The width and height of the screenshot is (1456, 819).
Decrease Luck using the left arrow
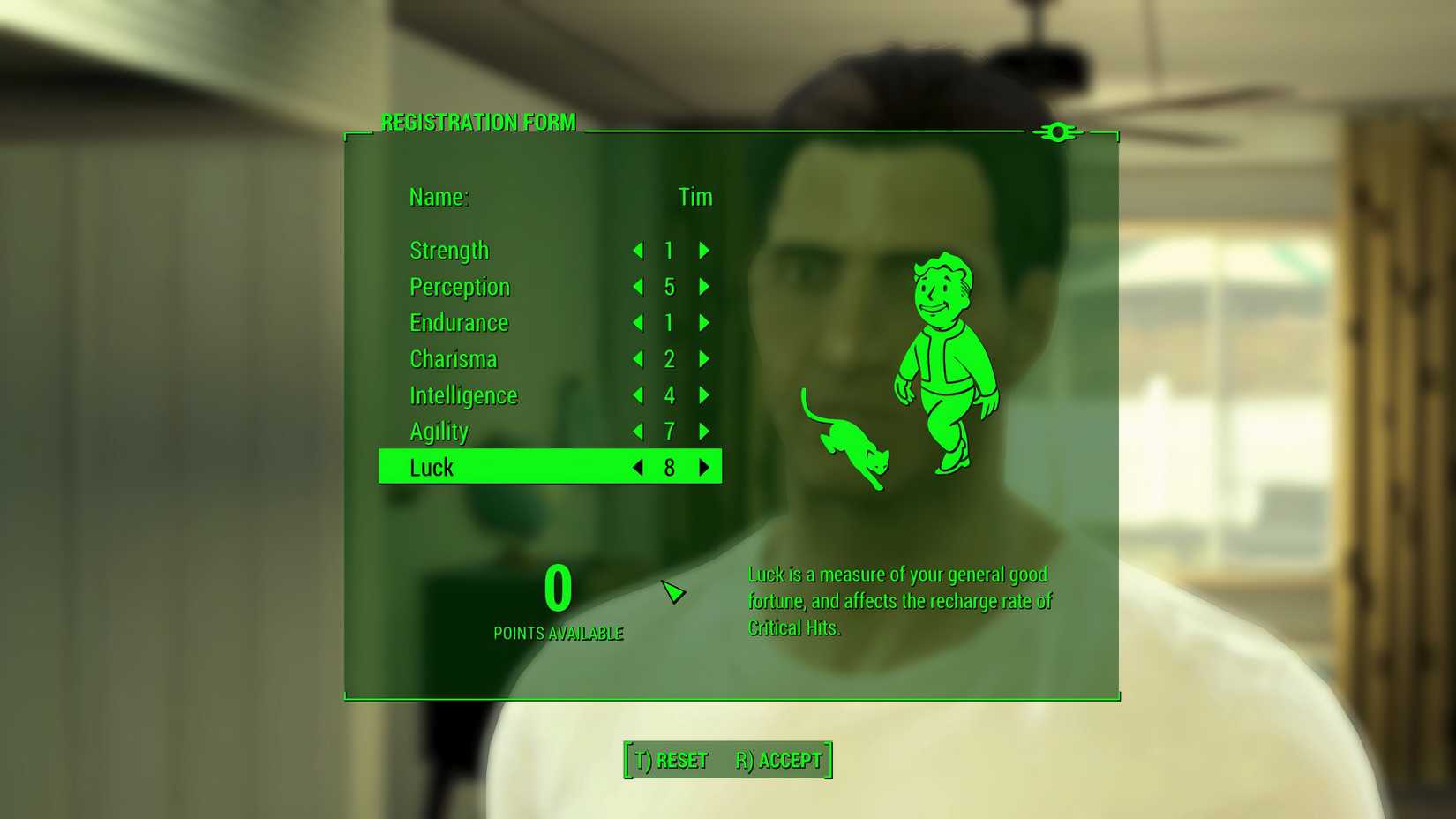tap(638, 468)
